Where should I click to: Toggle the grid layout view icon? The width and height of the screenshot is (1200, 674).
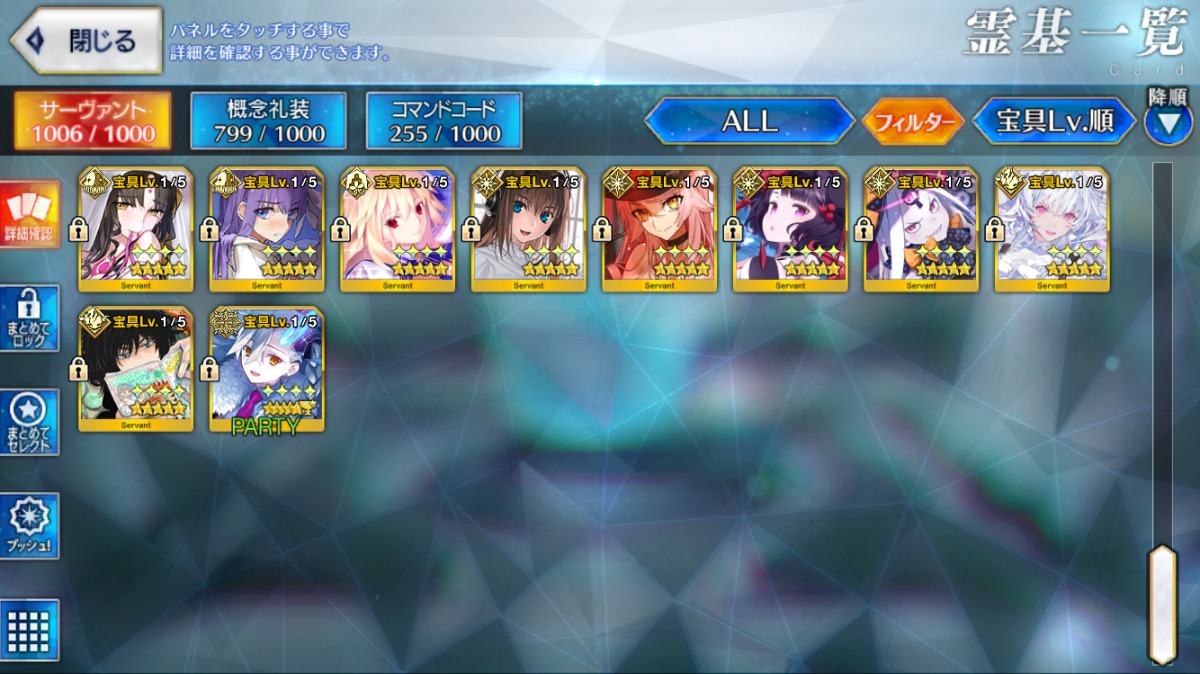tap(31, 630)
